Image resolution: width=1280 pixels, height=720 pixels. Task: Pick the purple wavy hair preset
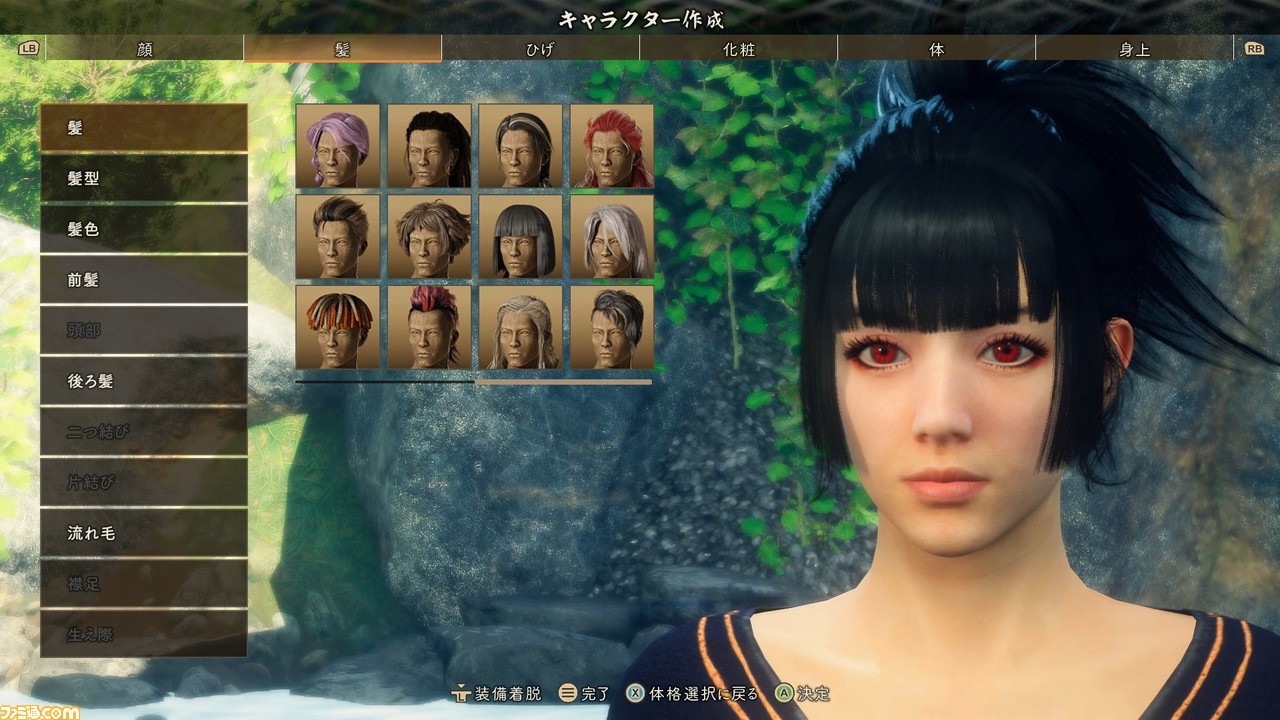[x=338, y=146]
